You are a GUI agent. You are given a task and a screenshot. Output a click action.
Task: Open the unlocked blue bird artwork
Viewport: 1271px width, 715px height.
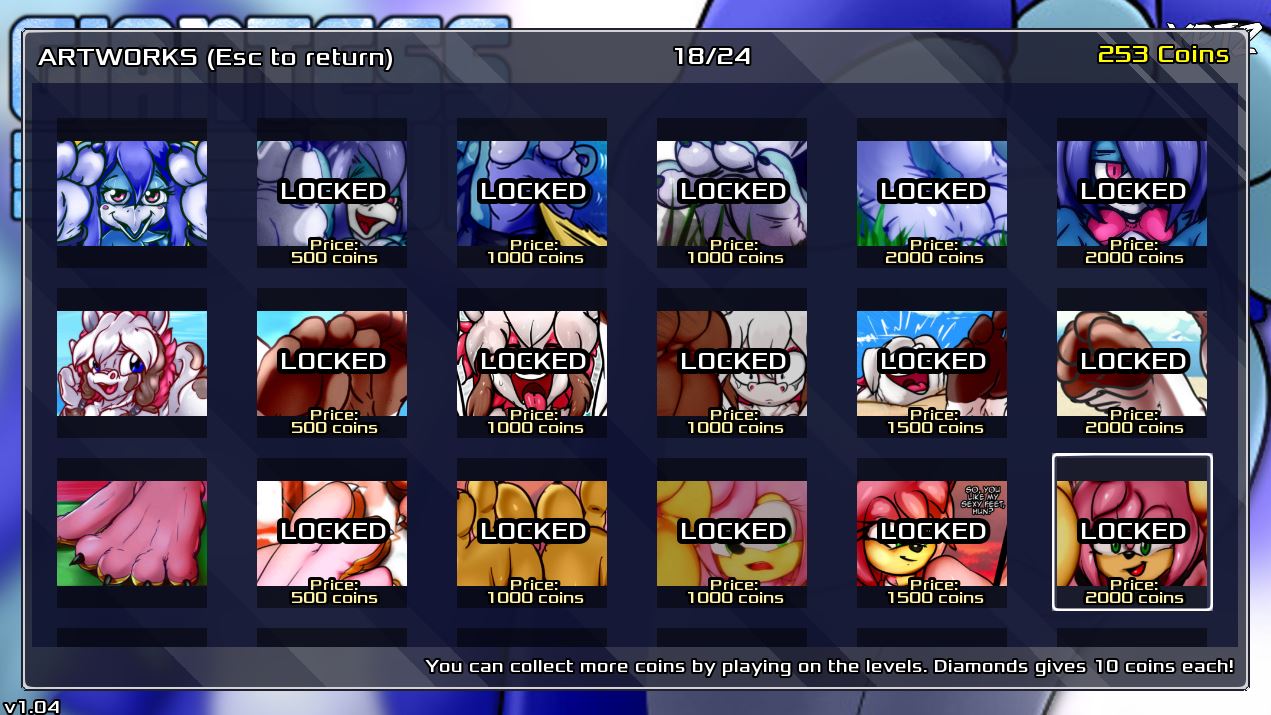coord(132,193)
